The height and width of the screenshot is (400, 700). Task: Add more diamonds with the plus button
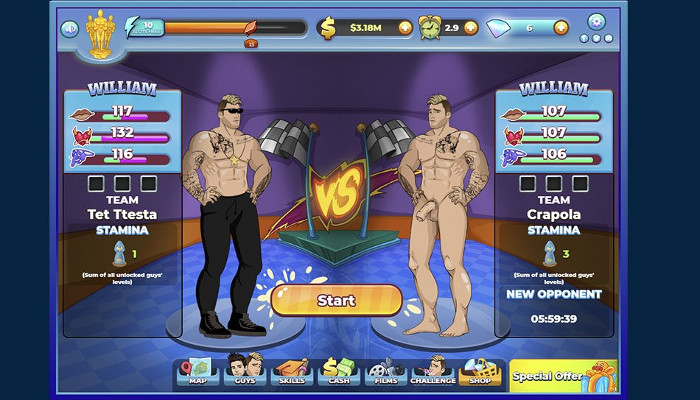click(x=560, y=28)
